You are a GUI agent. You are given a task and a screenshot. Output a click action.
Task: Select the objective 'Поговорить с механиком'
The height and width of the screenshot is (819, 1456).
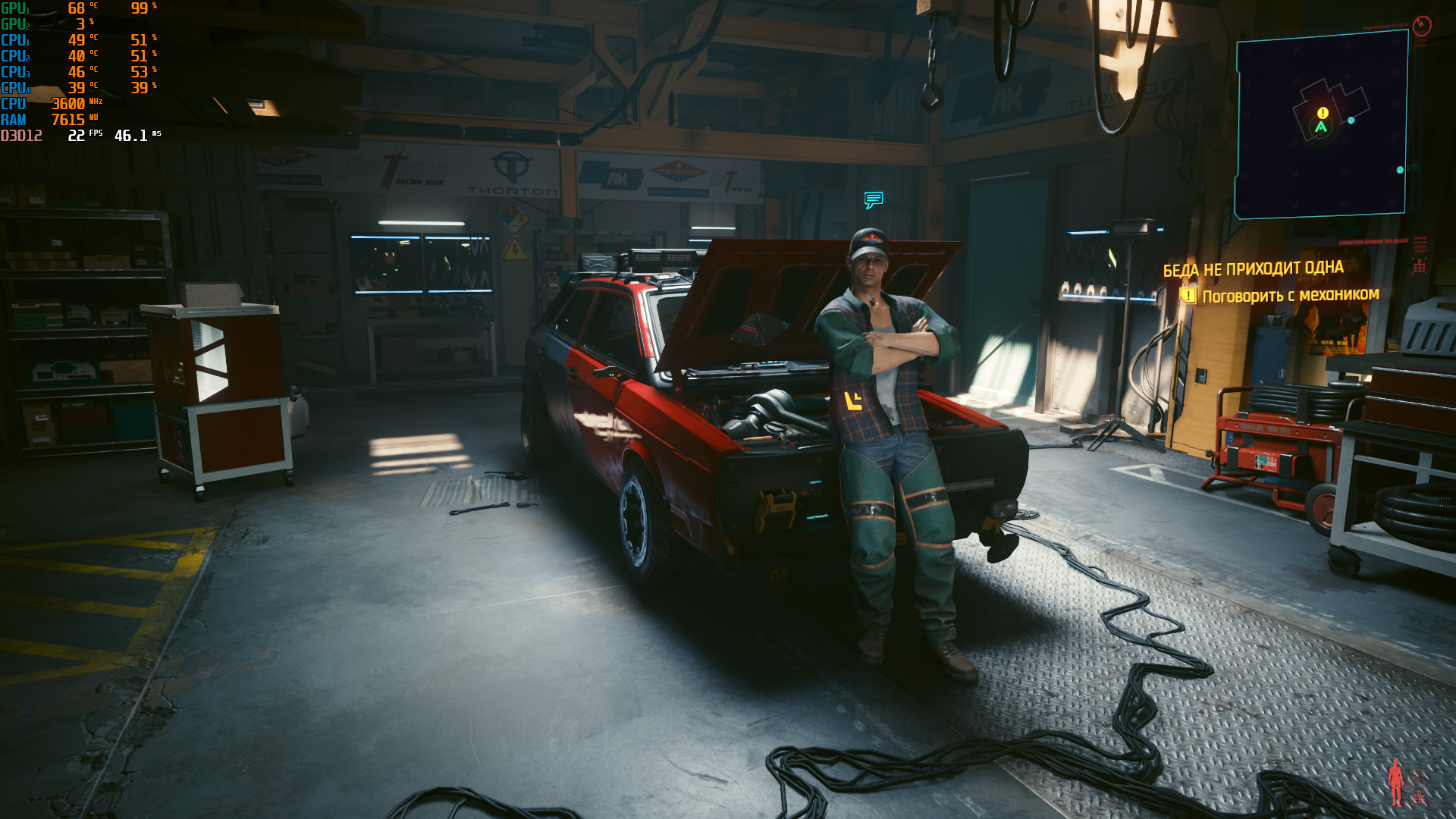[x=1290, y=296]
